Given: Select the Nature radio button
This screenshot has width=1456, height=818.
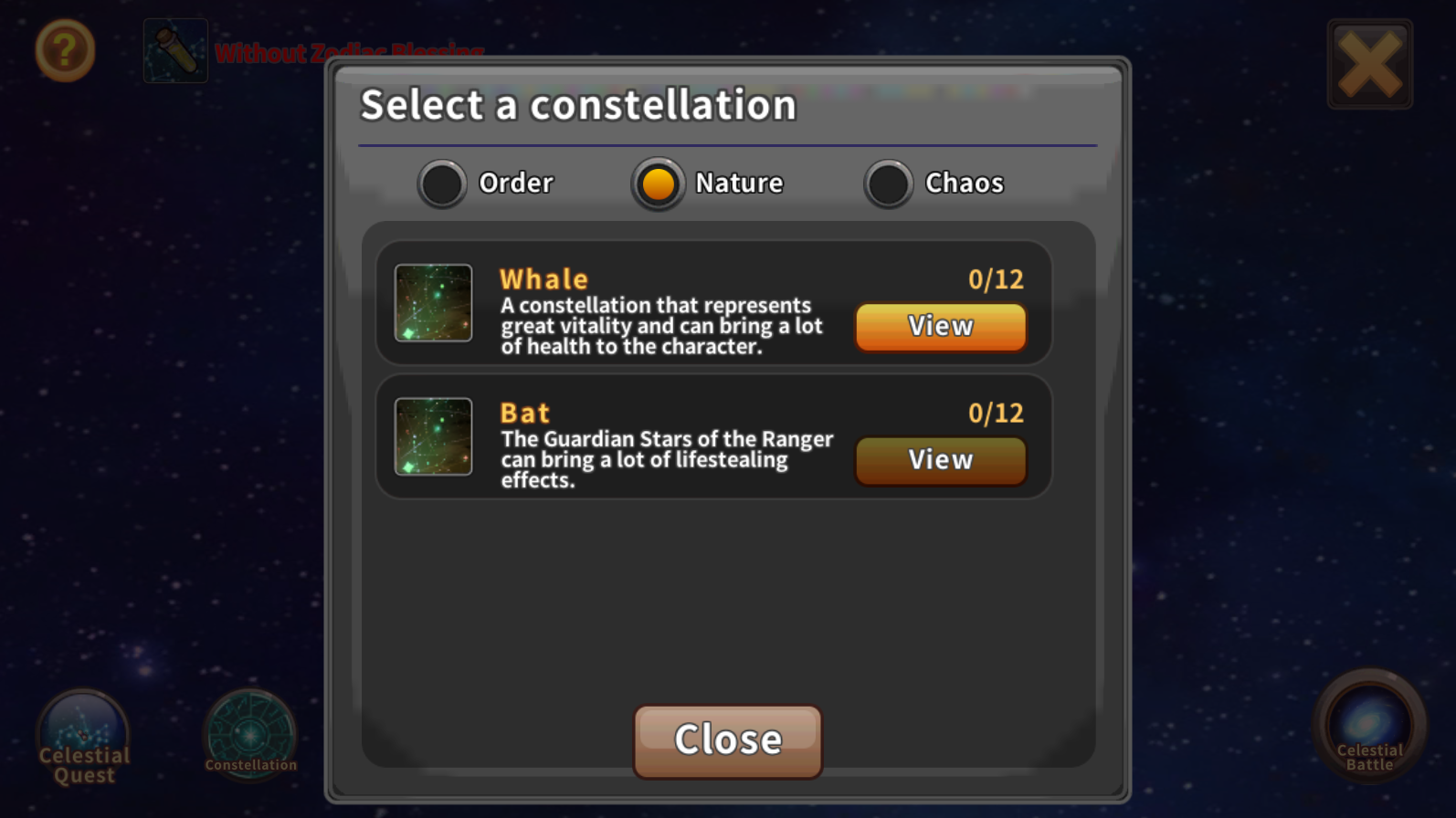Looking at the screenshot, I should 659,184.
